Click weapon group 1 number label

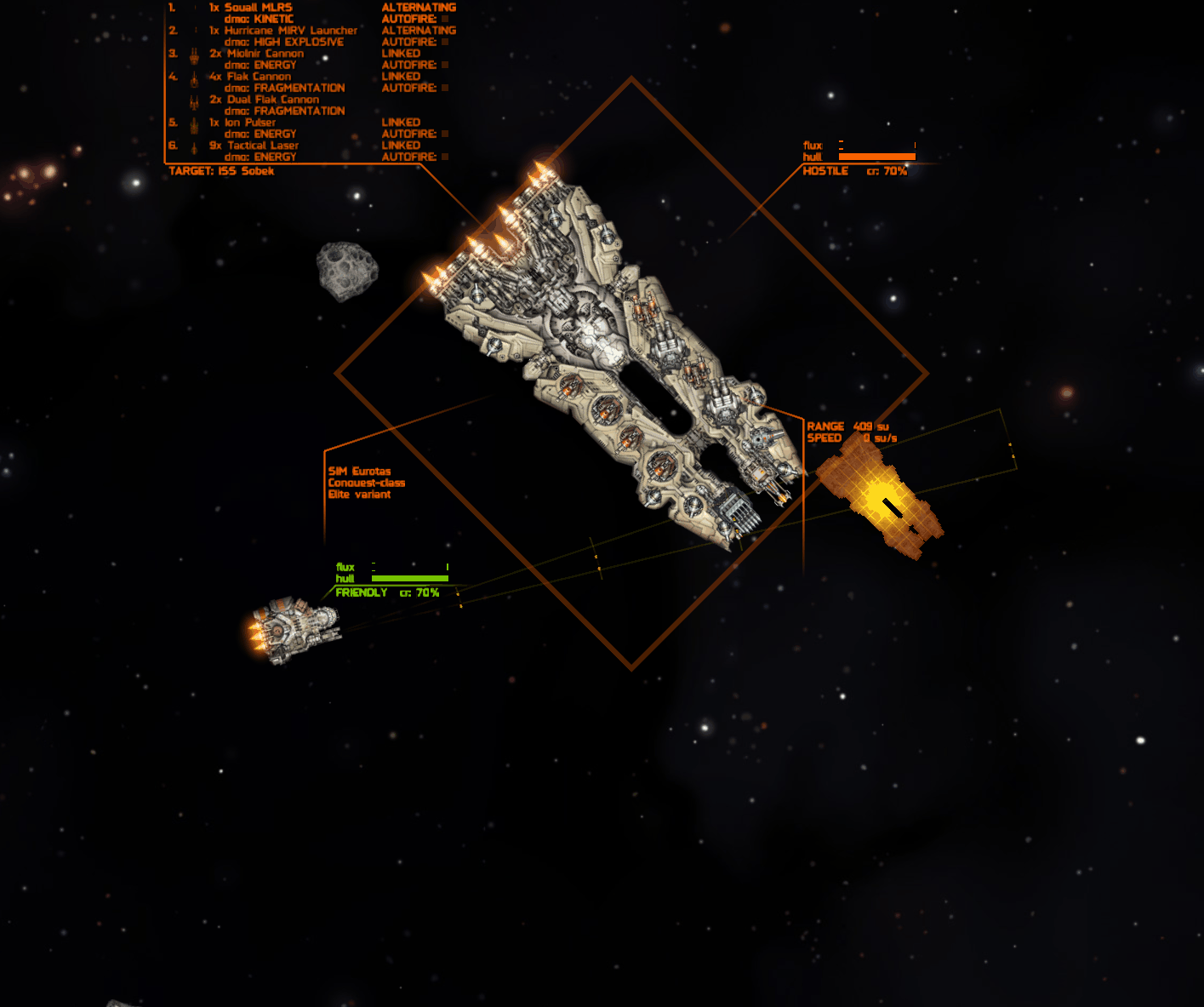171,7
